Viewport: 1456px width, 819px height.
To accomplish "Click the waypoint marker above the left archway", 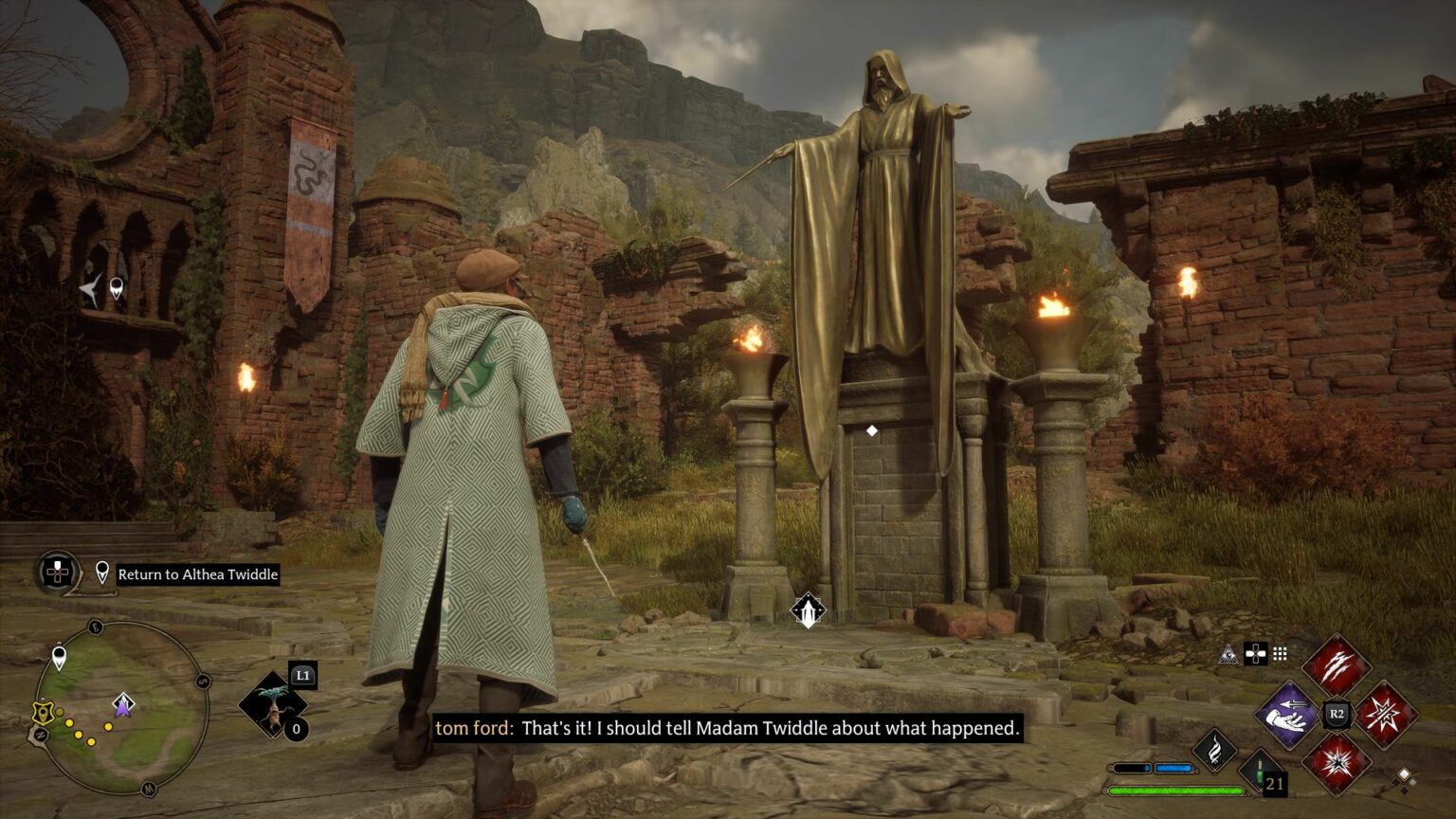I will 116,286.
